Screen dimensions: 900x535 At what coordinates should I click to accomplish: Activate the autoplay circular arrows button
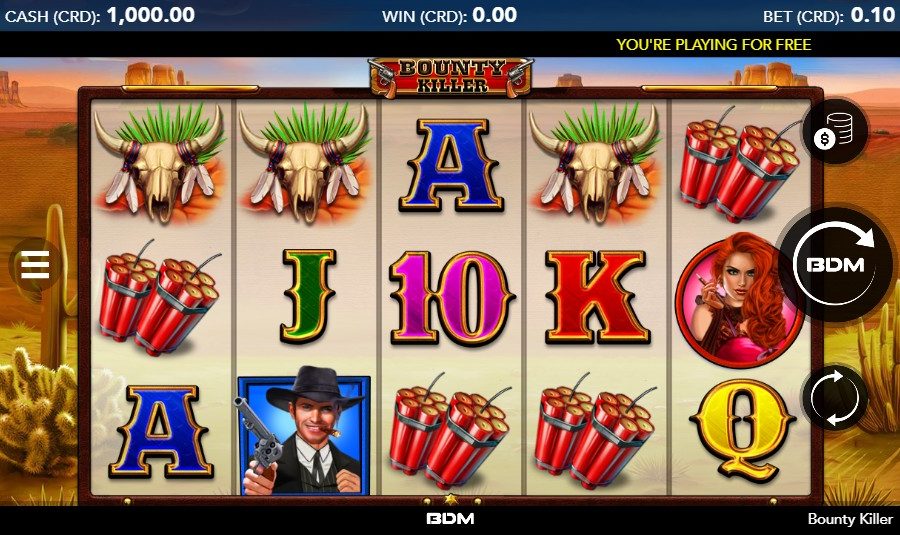pos(835,398)
